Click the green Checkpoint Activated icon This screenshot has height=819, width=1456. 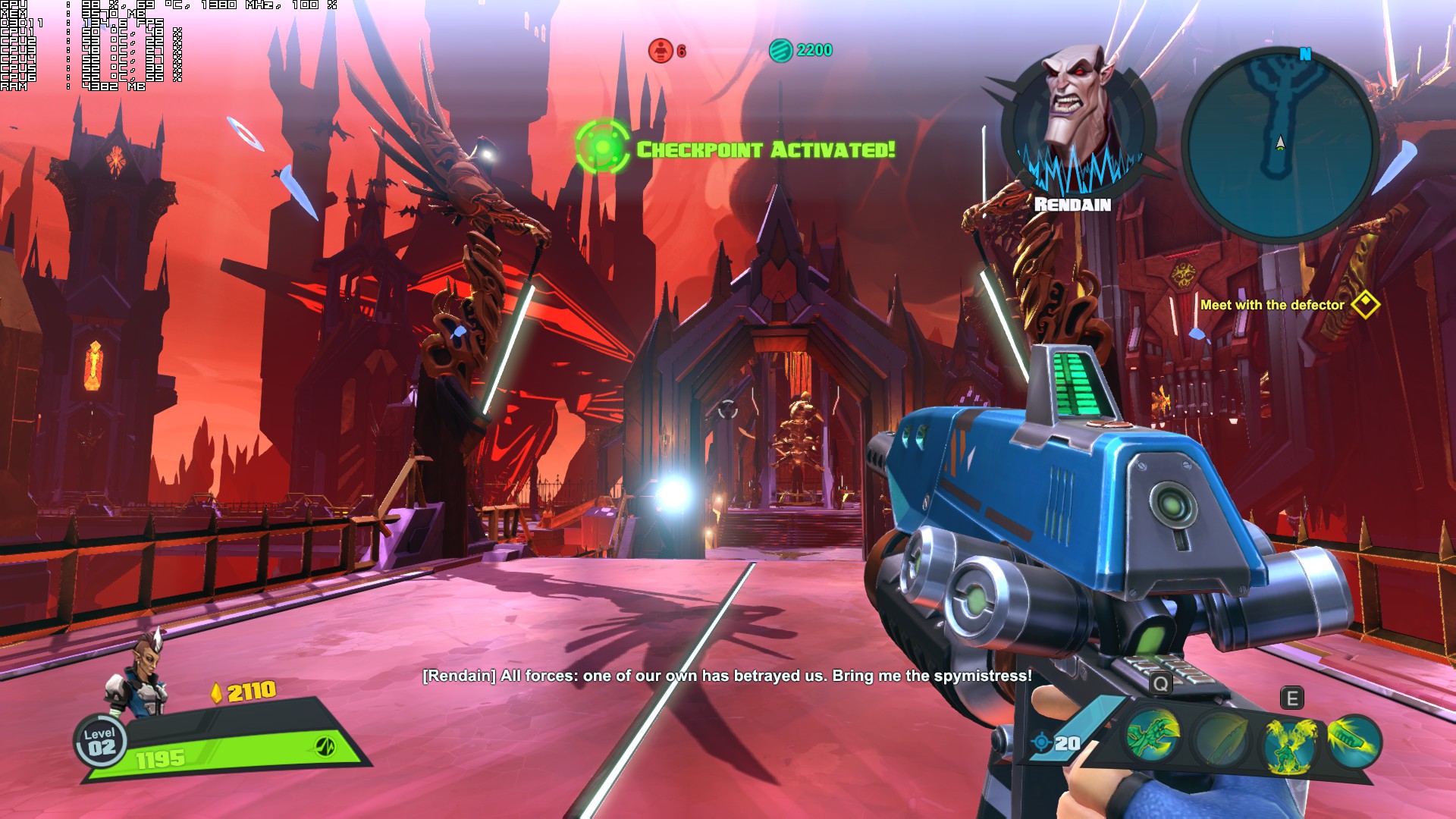(x=602, y=146)
